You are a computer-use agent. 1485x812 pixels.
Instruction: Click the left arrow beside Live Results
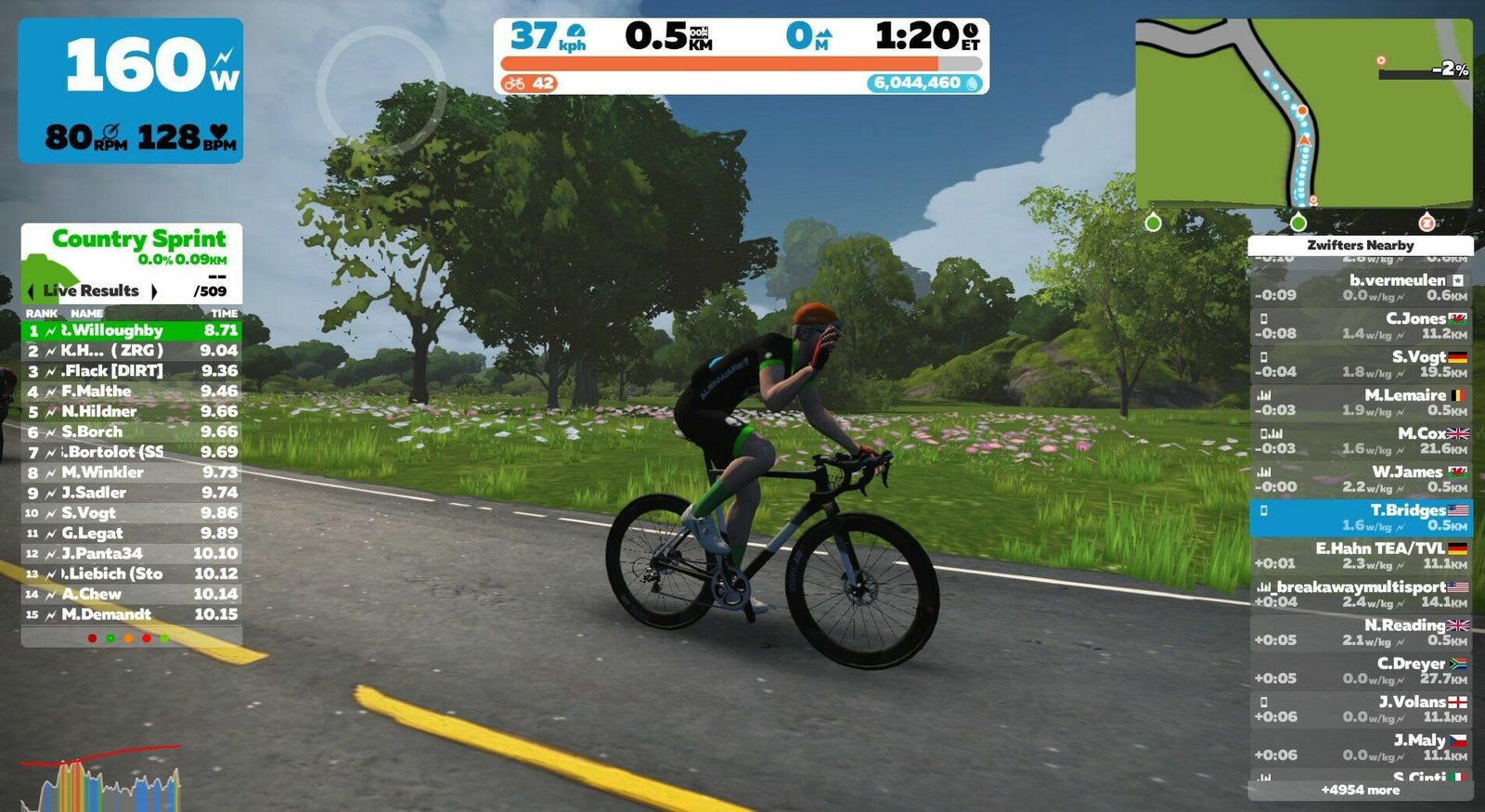coord(31,291)
